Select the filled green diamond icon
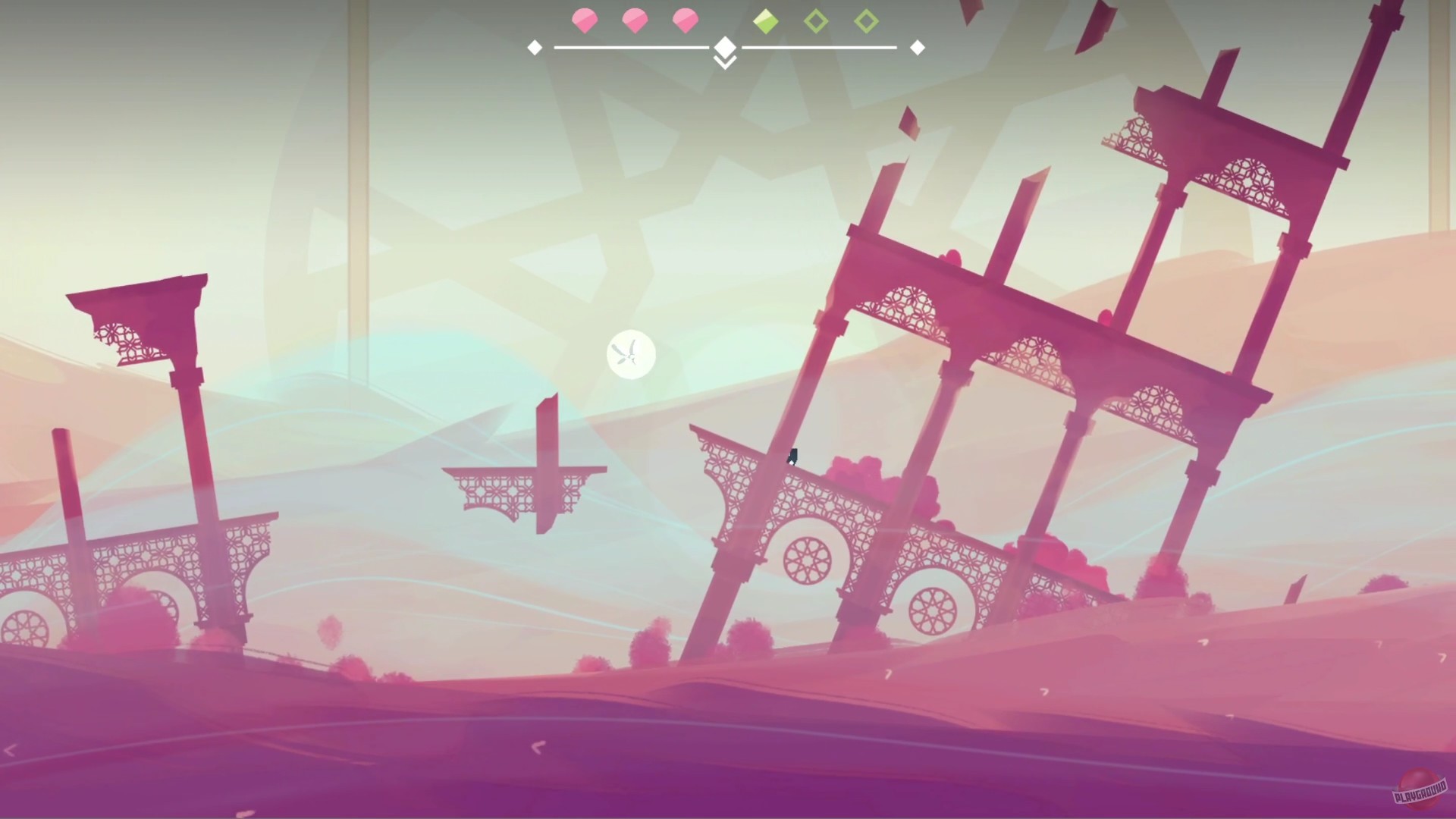1456x819 pixels. [x=766, y=21]
